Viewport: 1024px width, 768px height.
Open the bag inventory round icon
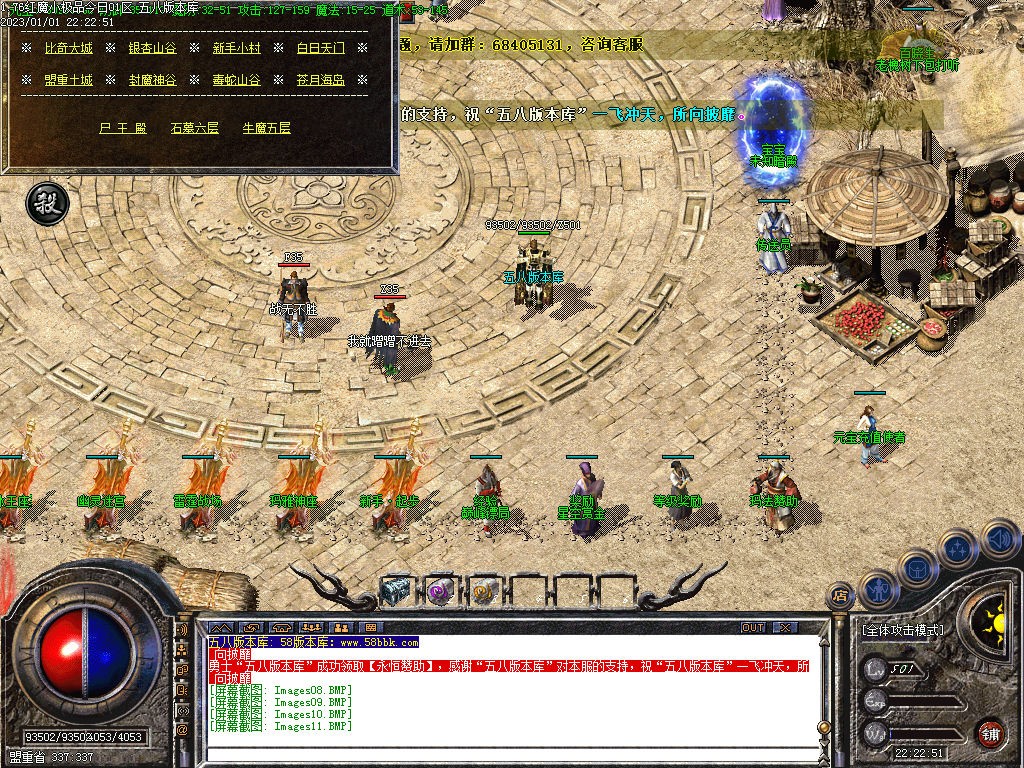coord(917,569)
